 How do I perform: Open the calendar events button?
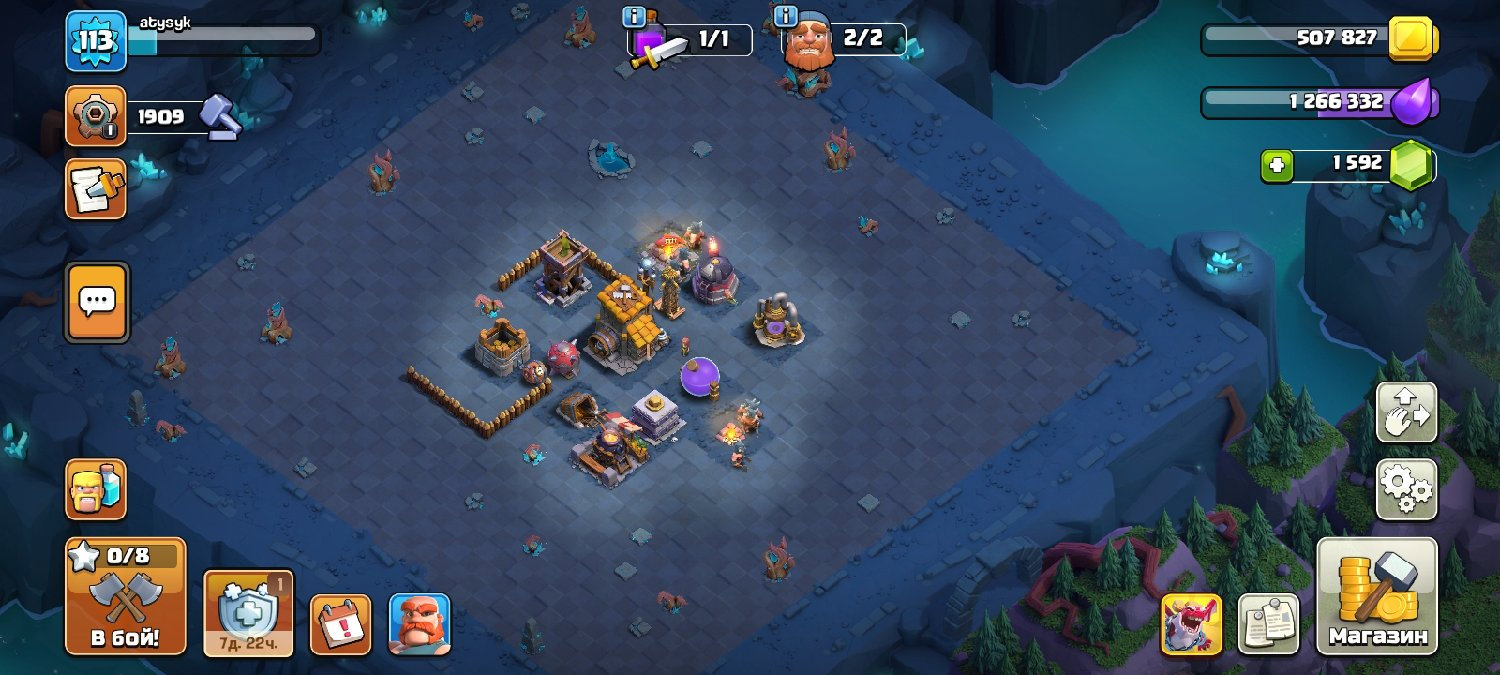click(x=340, y=624)
